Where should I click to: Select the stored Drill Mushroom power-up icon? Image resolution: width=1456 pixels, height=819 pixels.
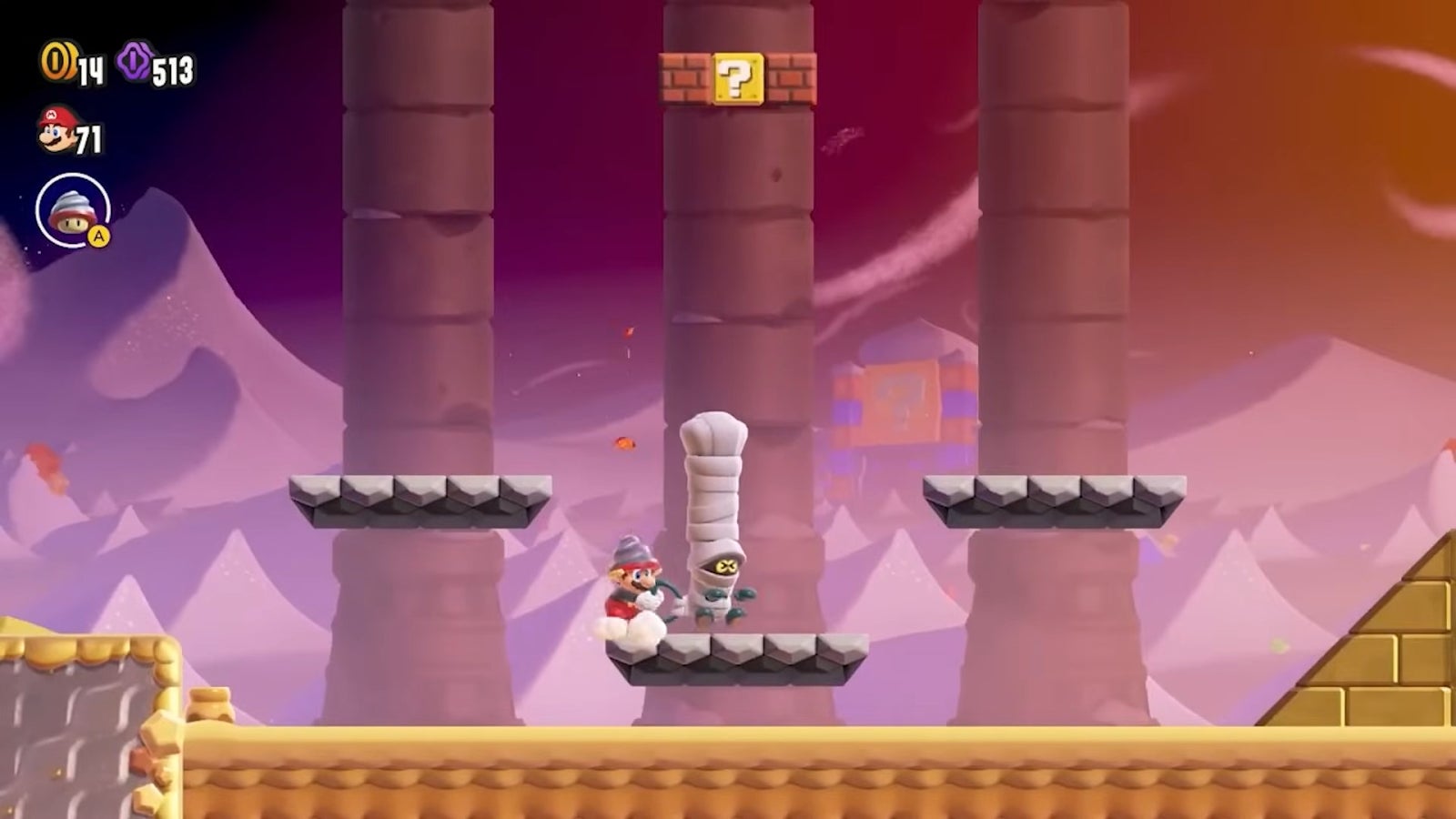click(72, 210)
